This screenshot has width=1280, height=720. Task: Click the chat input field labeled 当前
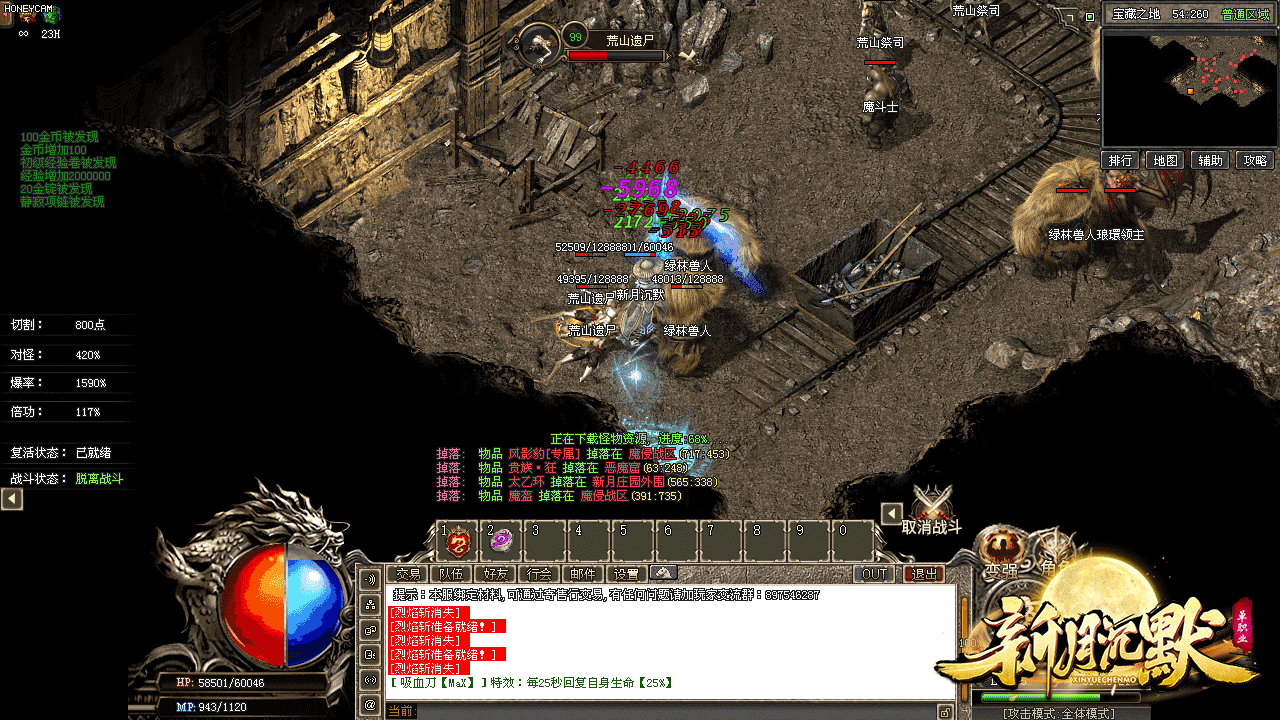click(670, 711)
